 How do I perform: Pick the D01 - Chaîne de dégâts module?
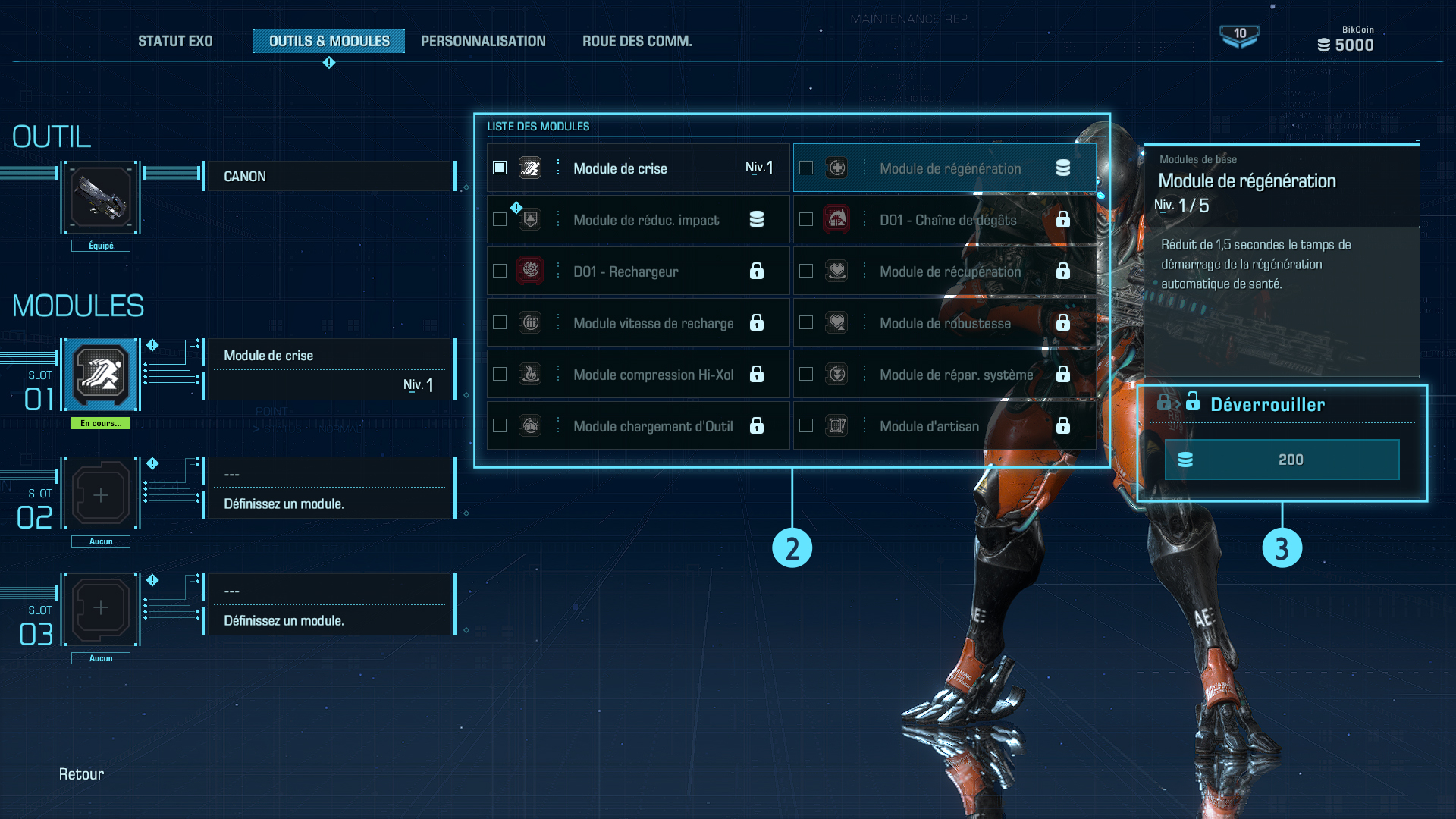(x=943, y=220)
